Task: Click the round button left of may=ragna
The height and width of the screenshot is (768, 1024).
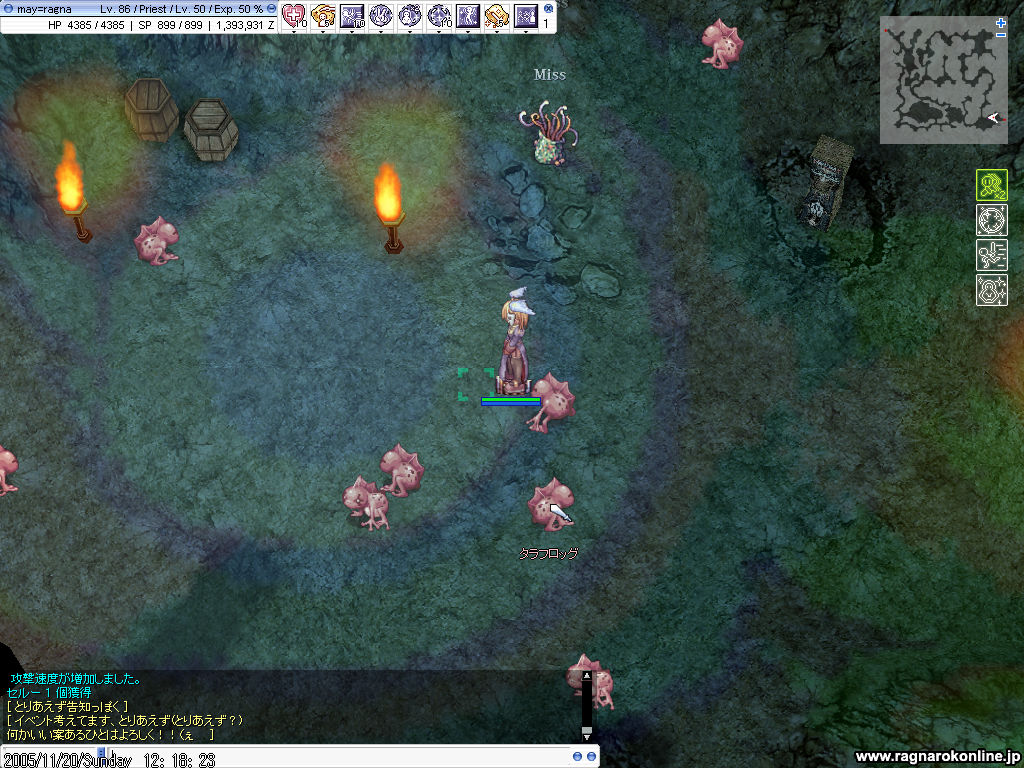Action: pyautogui.click(x=8, y=8)
